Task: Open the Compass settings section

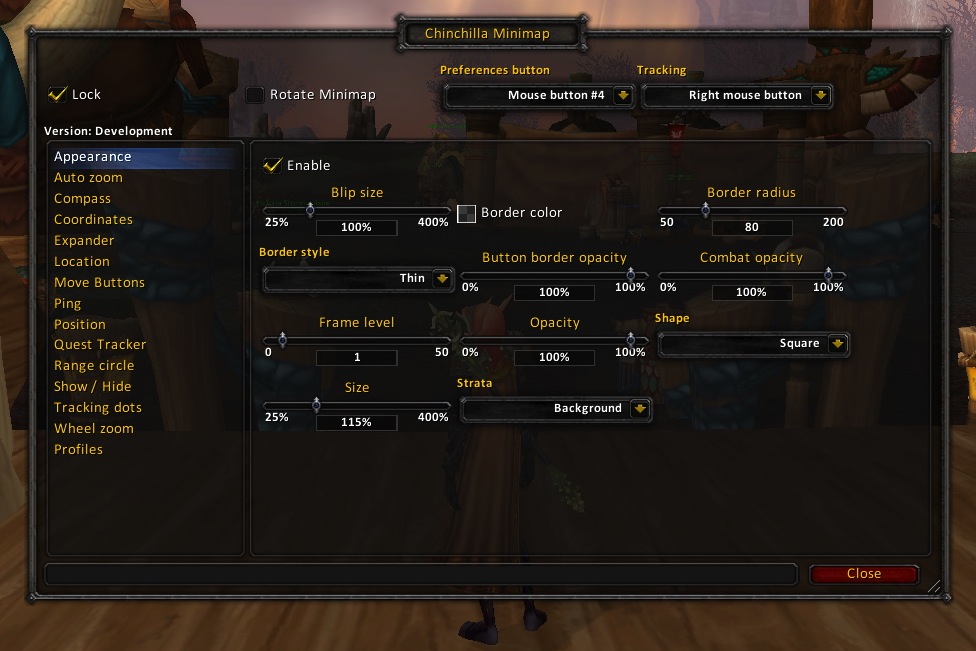Action: pyautogui.click(x=82, y=199)
